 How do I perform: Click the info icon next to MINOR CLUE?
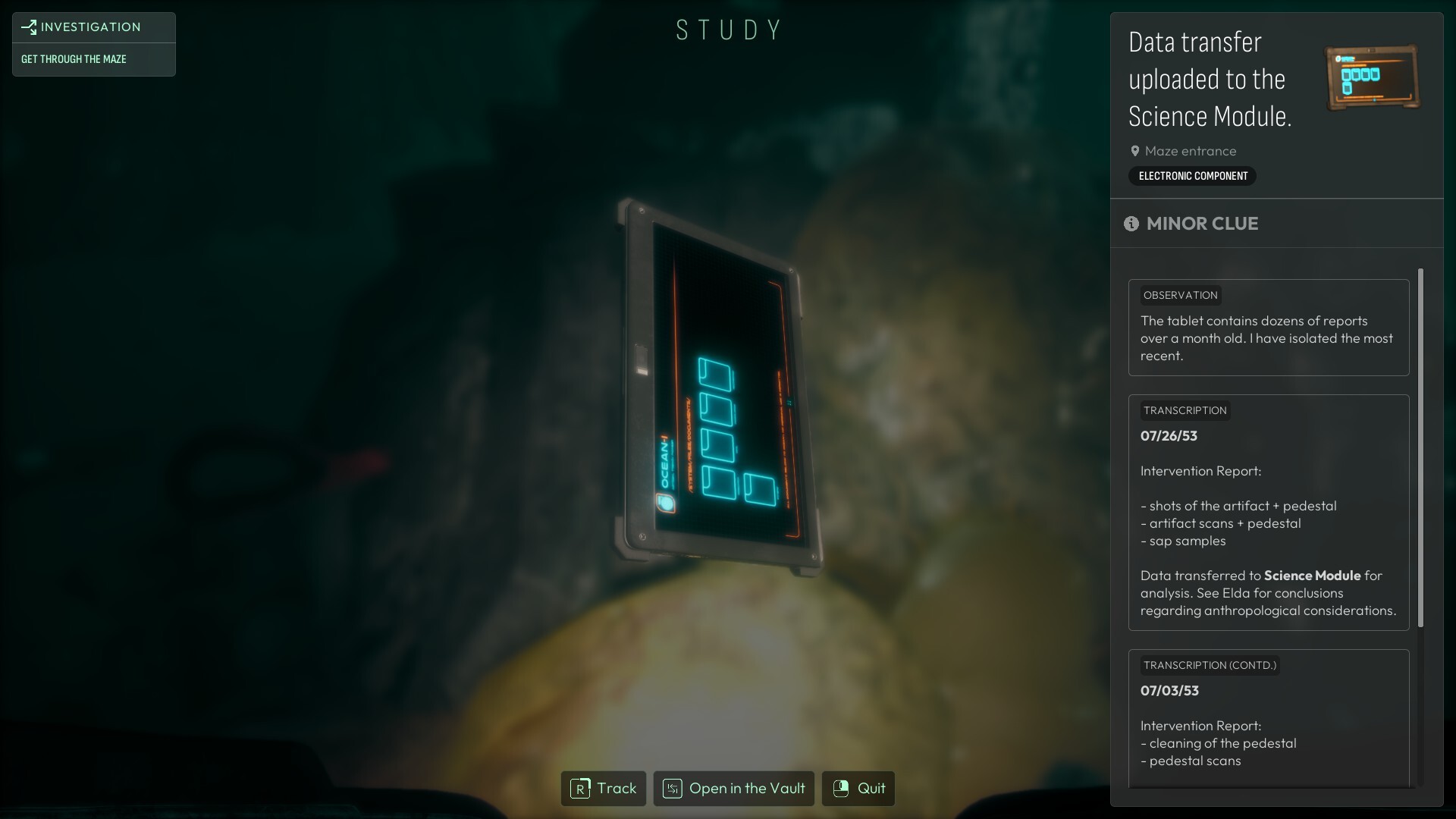pos(1131,224)
